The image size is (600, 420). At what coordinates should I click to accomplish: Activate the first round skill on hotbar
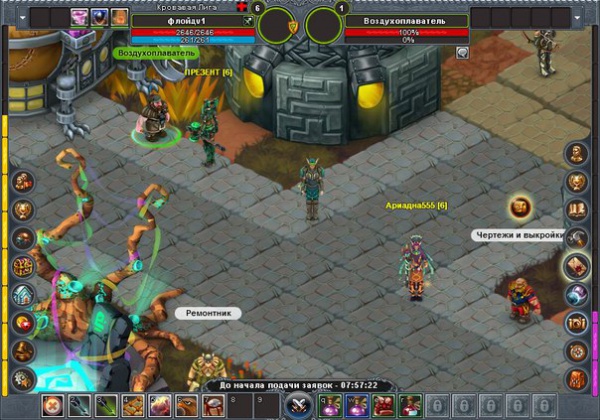(51, 405)
